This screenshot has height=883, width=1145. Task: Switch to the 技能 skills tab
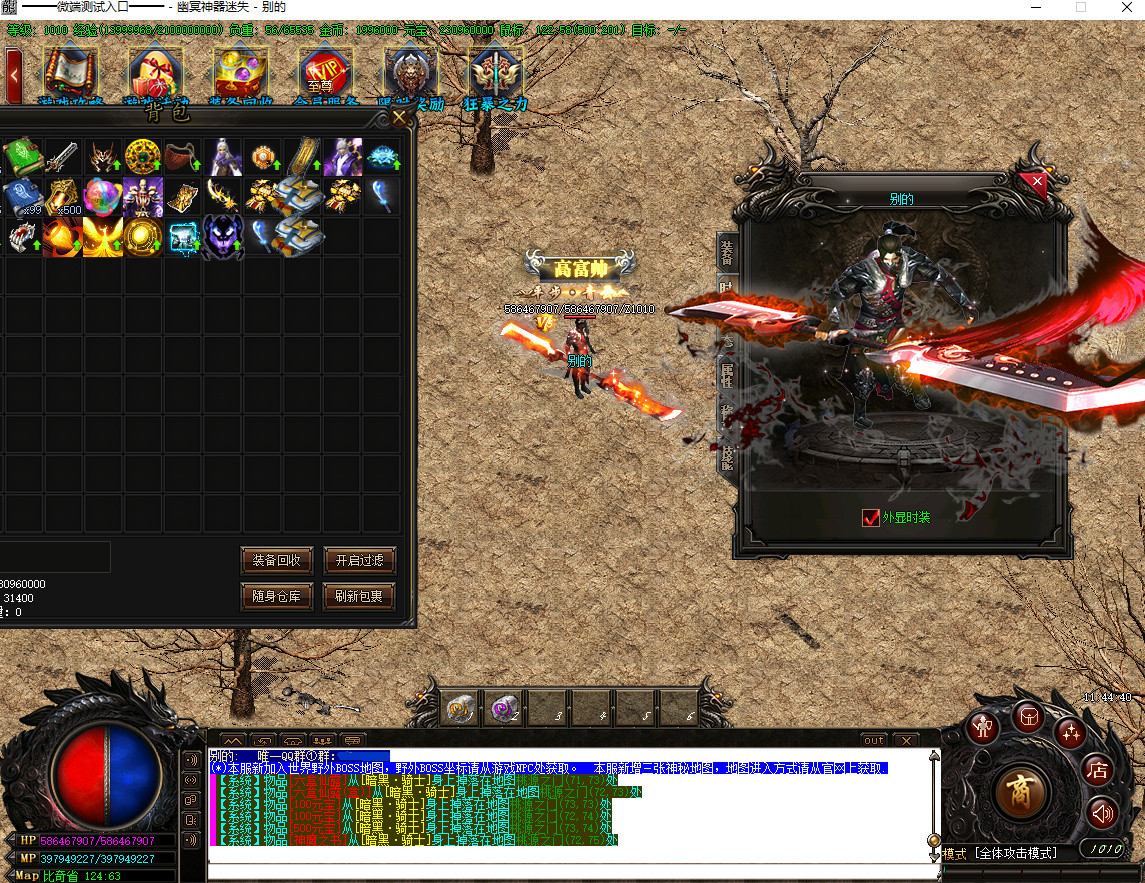pos(727,455)
